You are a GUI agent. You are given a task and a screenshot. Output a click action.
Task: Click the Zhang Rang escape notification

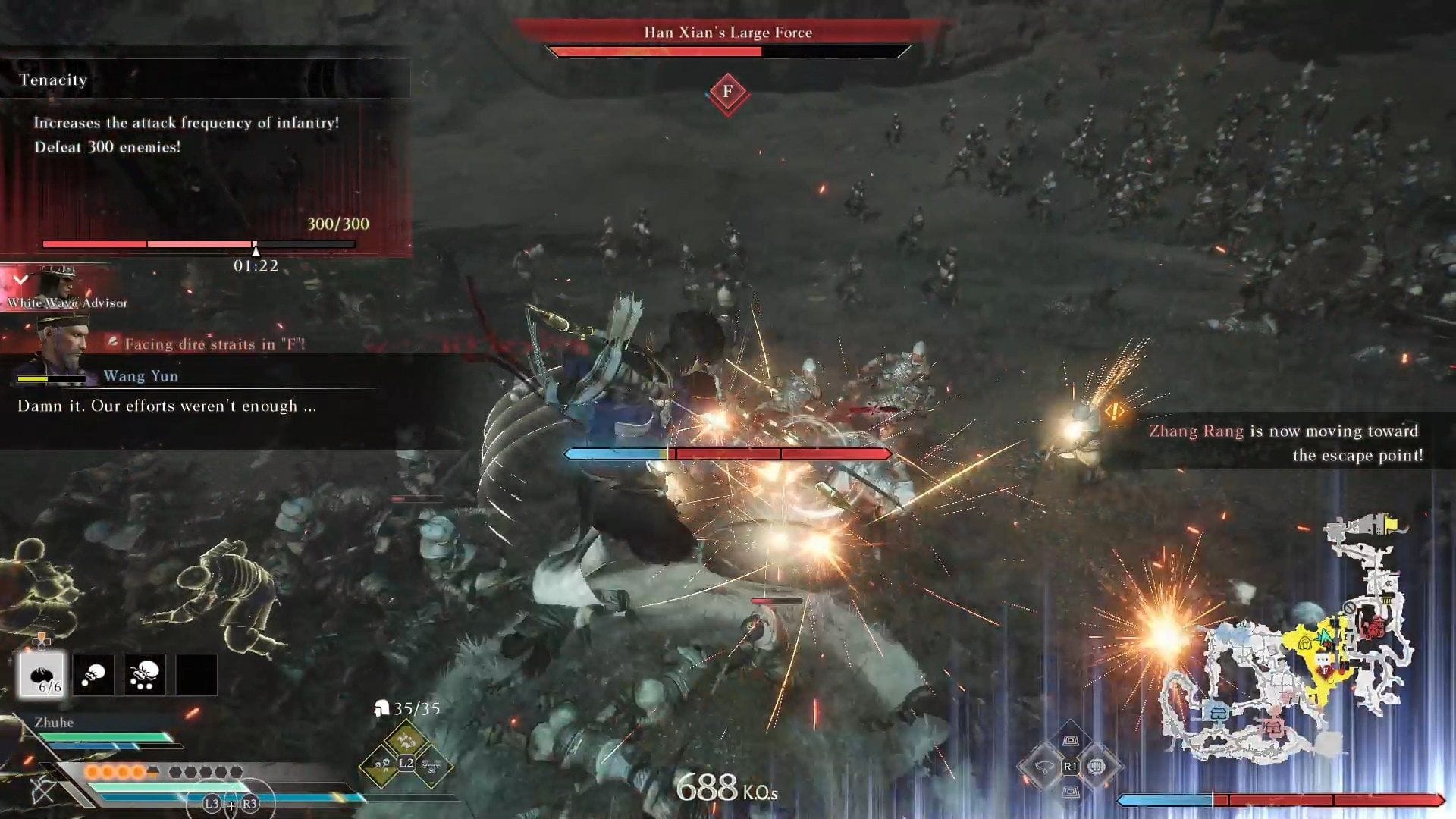(1285, 442)
